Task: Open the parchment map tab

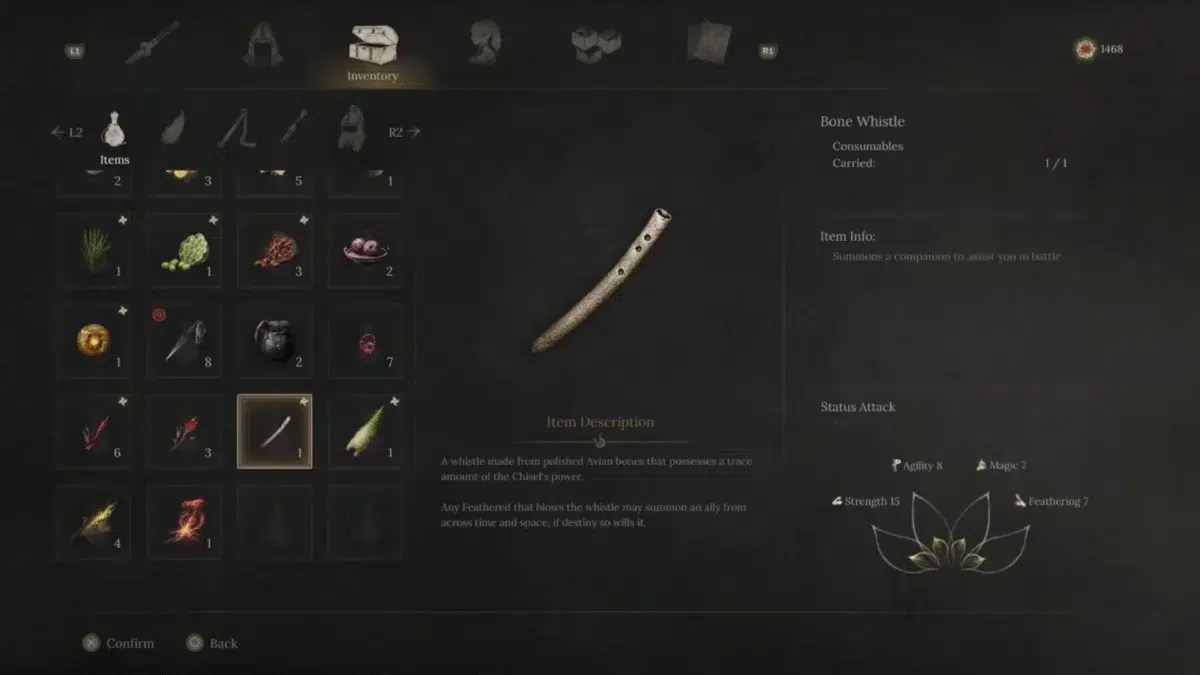Action: [708, 43]
